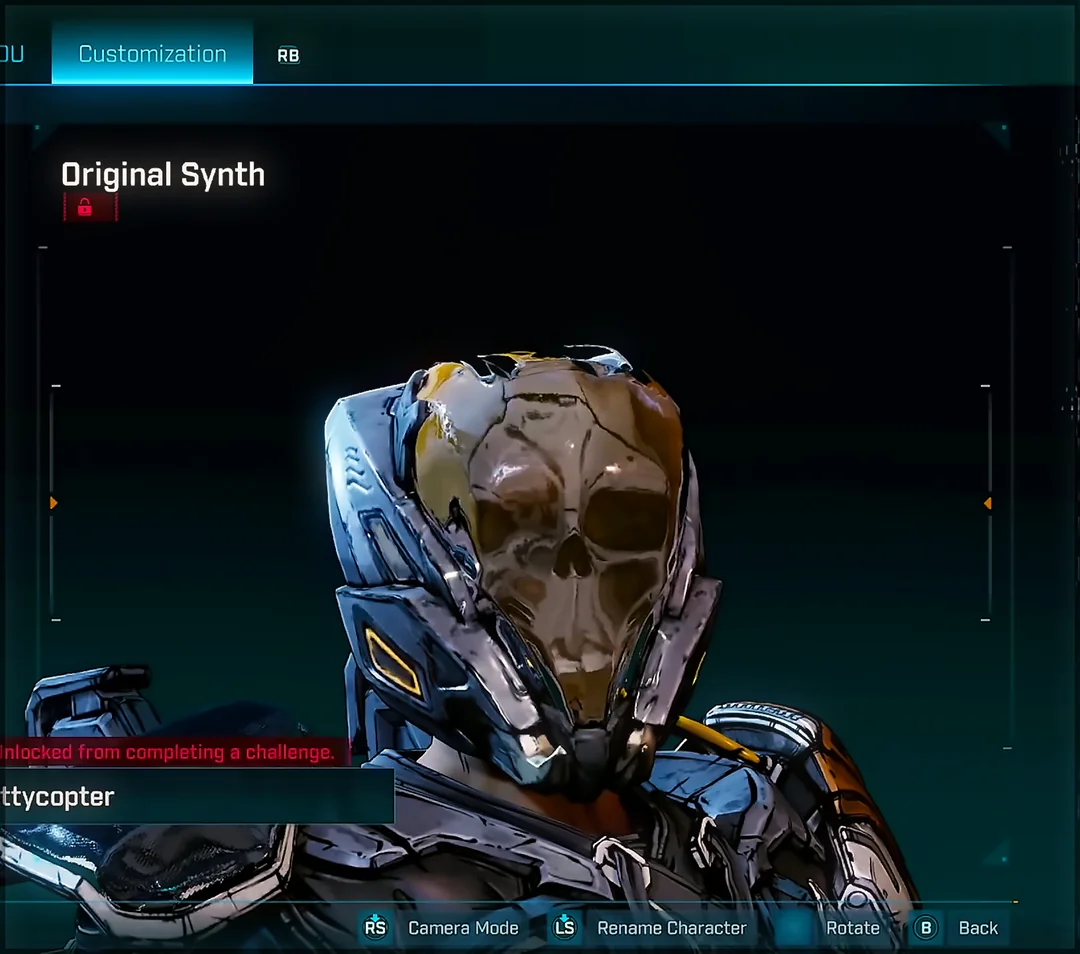Switch to the Customization tab
The image size is (1080, 954).
pos(152,54)
